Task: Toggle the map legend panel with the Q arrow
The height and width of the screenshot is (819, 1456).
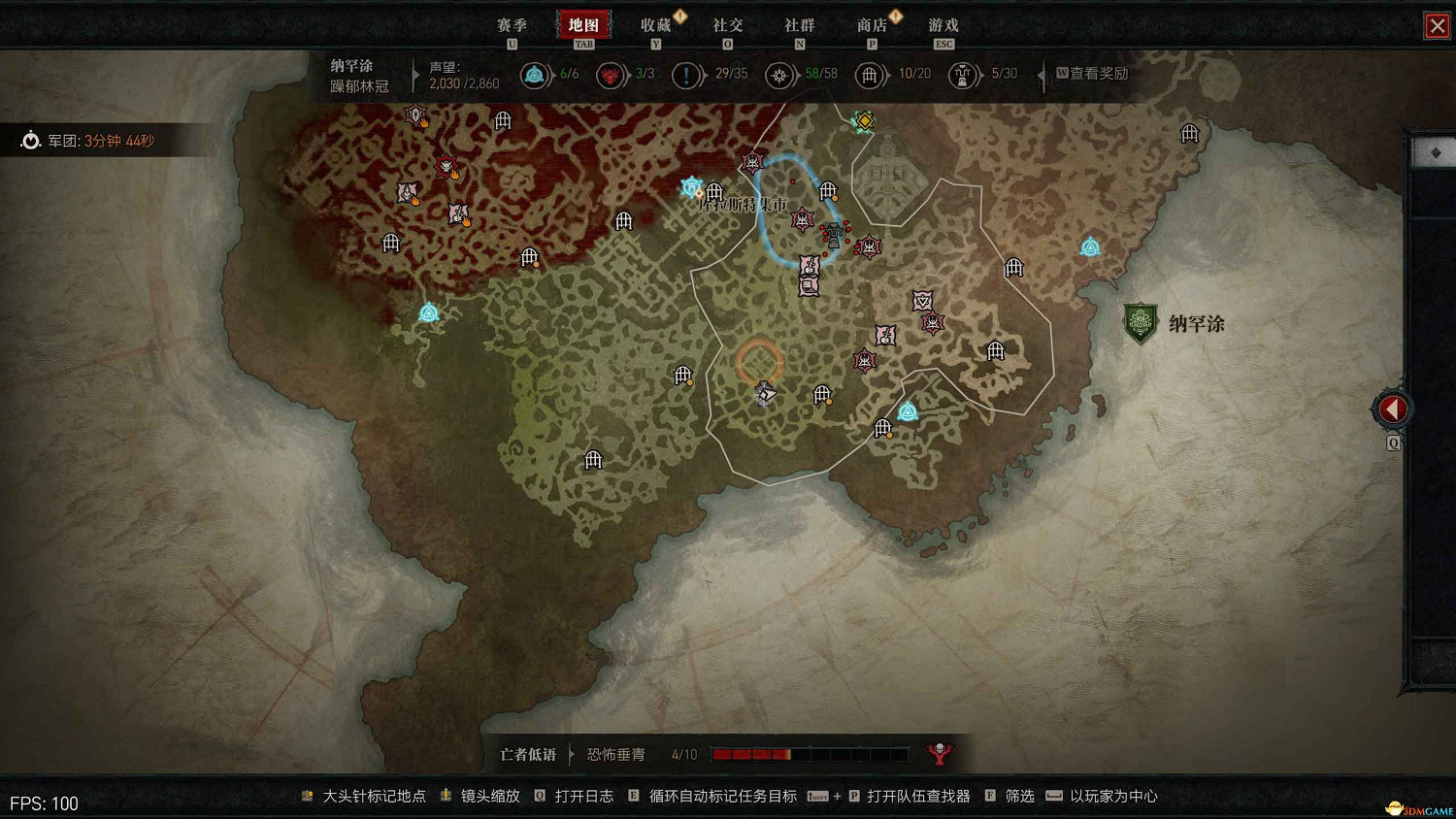Action: pos(1392,409)
